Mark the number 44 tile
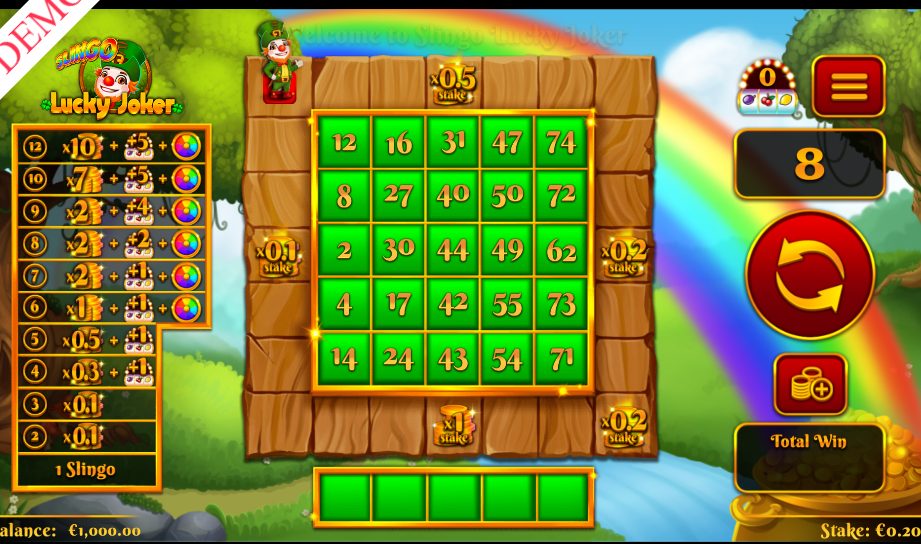 click(453, 250)
